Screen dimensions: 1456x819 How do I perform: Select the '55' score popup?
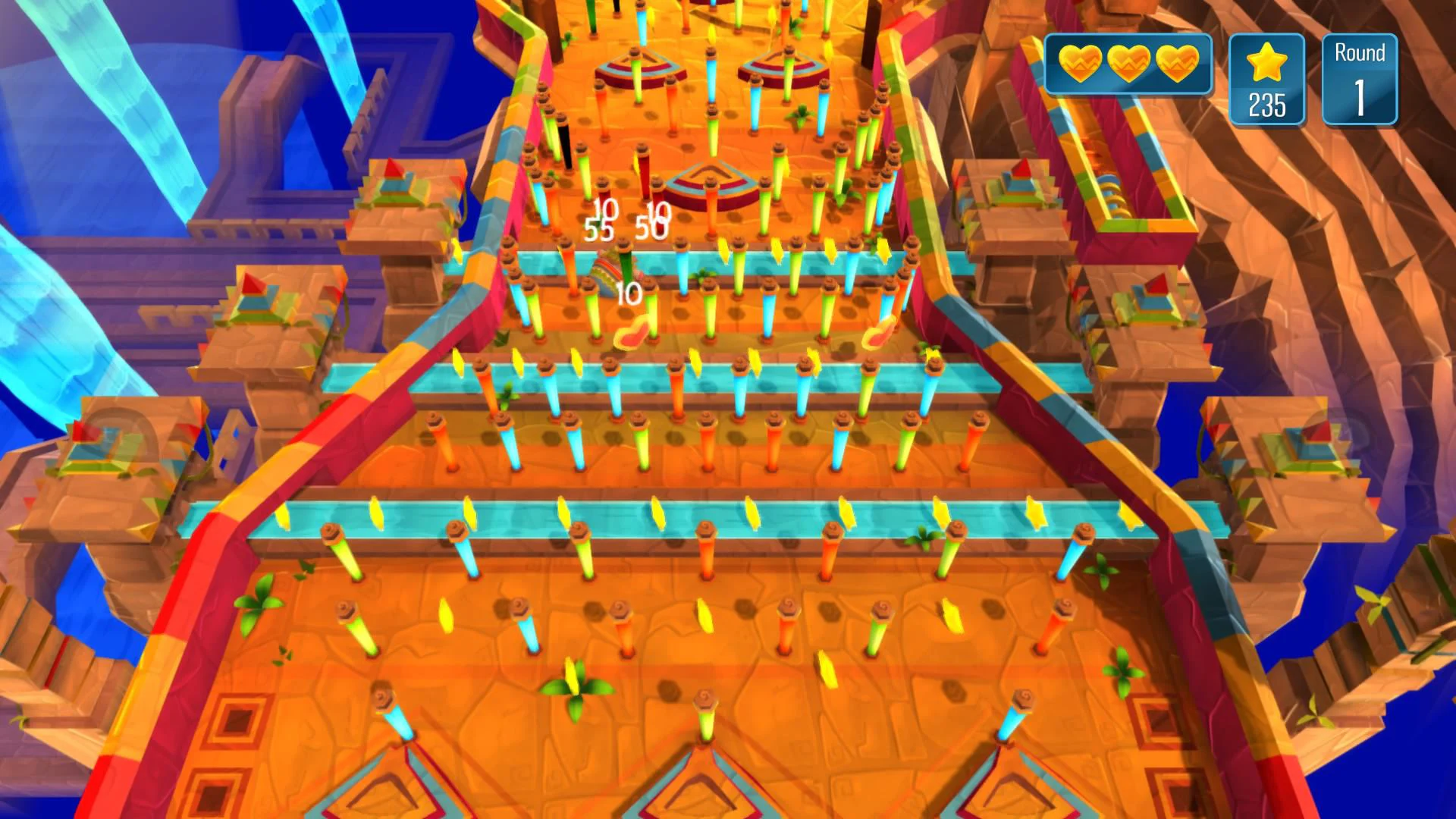point(598,227)
